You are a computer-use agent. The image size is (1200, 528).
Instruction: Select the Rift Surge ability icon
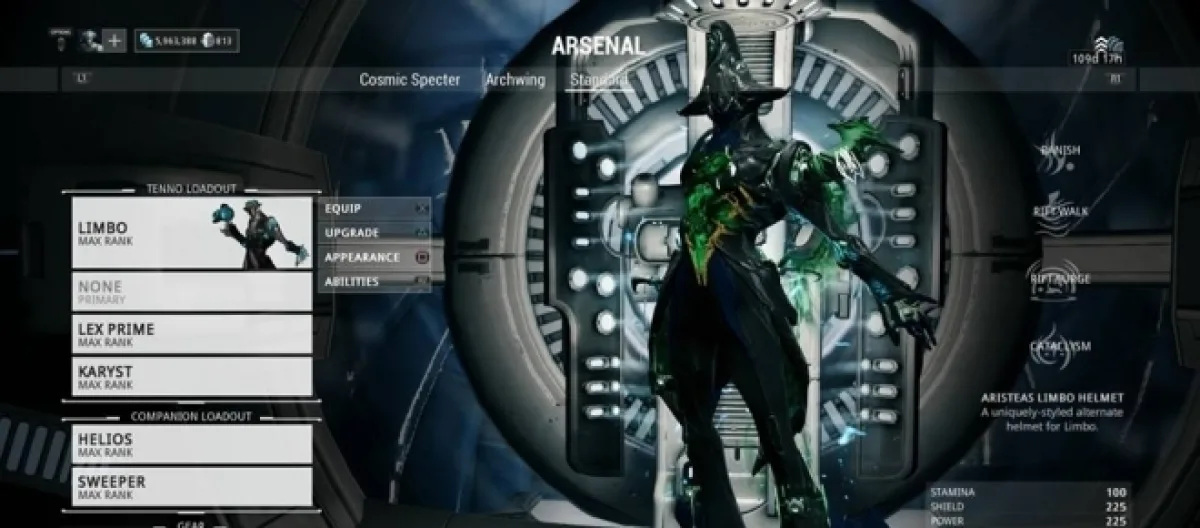tap(1060, 280)
